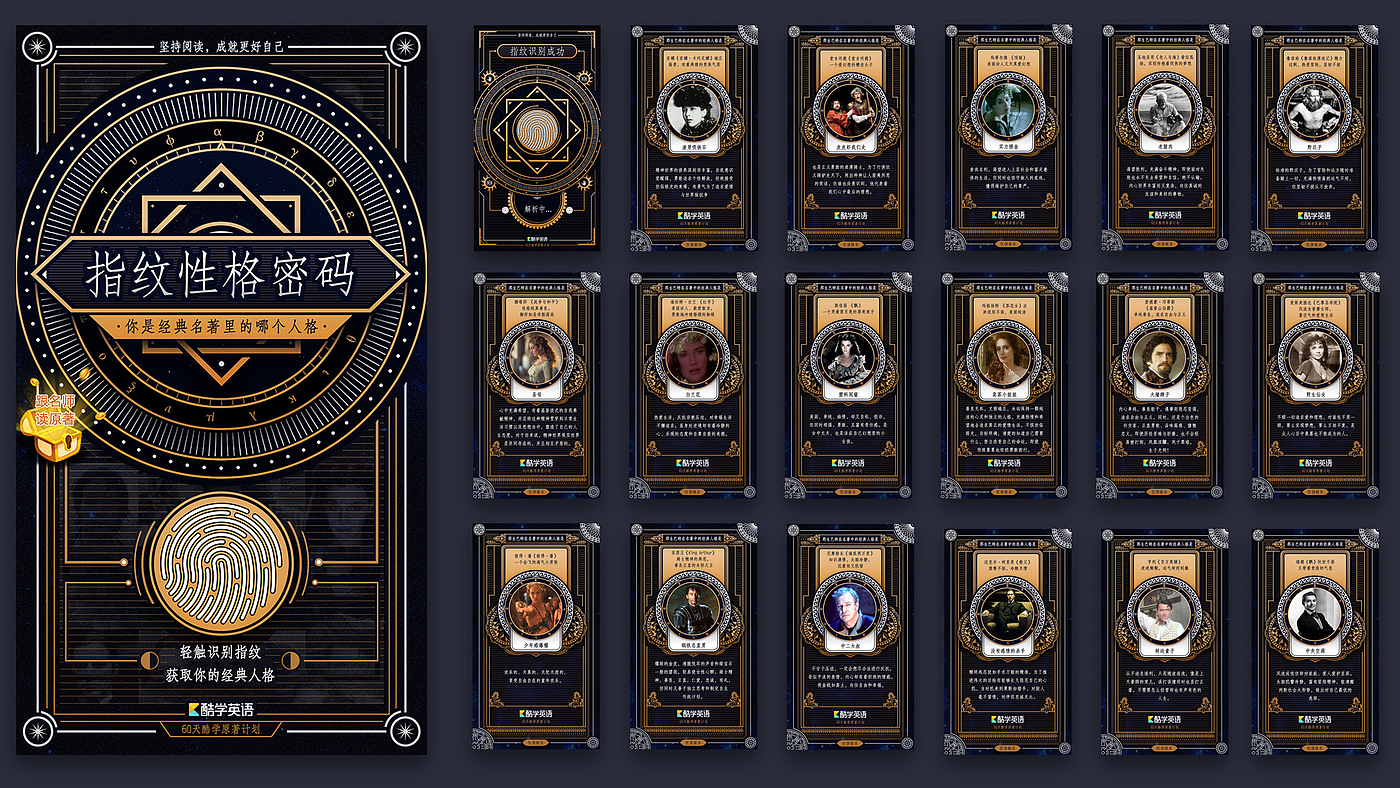Select the 指纹识别成功 analyzing screen
This screenshot has height=788, width=1400.
point(537,137)
